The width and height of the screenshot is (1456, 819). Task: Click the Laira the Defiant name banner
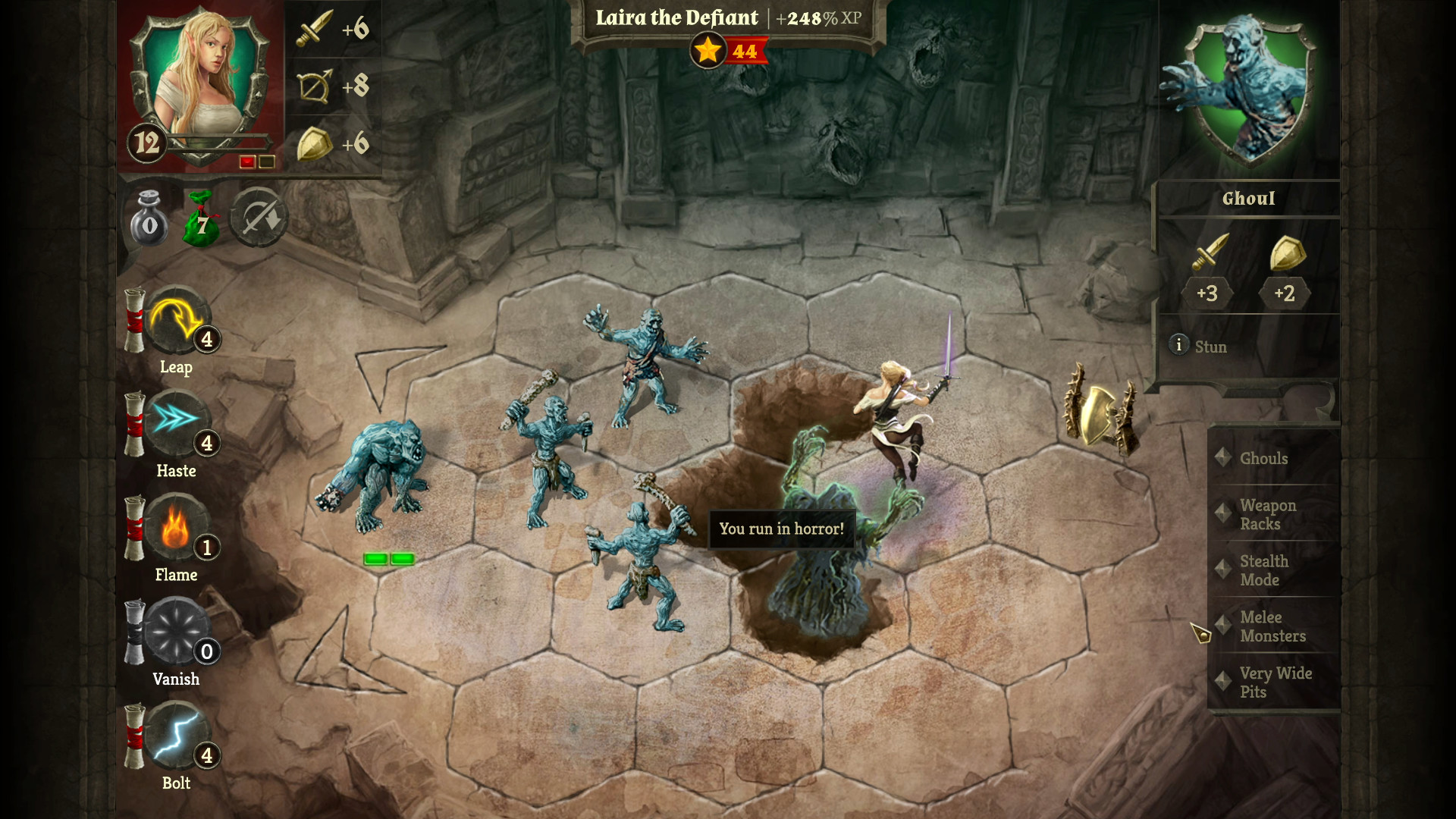click(x=677, y=18)
